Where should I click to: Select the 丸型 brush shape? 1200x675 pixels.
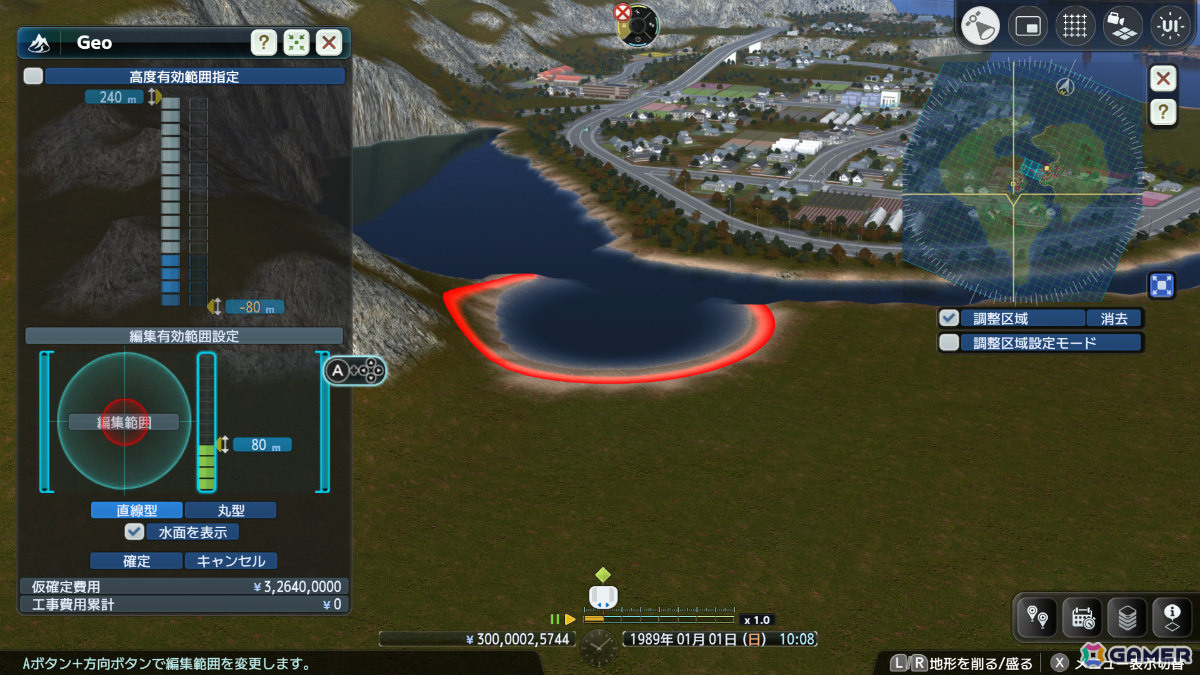tap(230, 510)
